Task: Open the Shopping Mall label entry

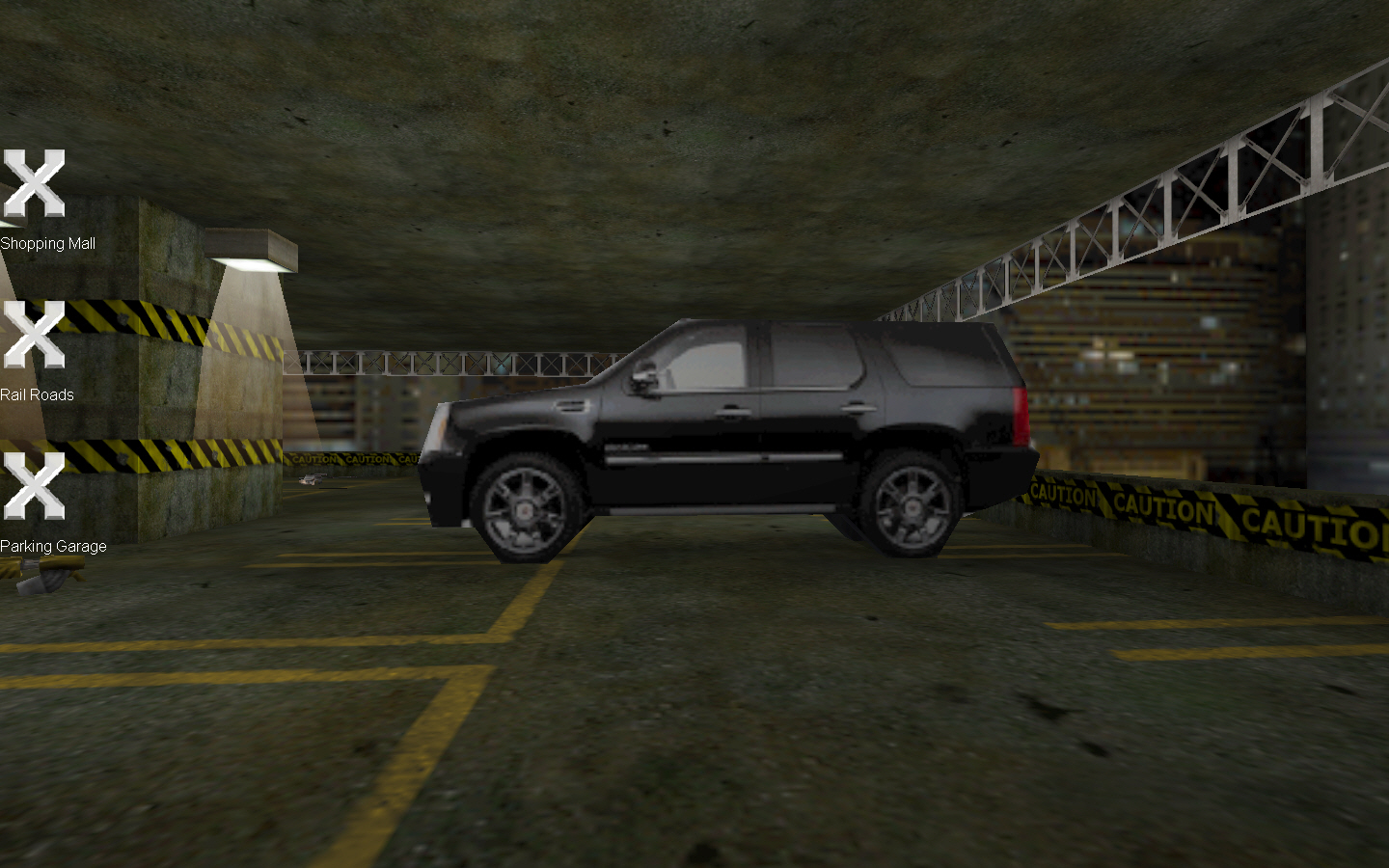Action: 47,243
